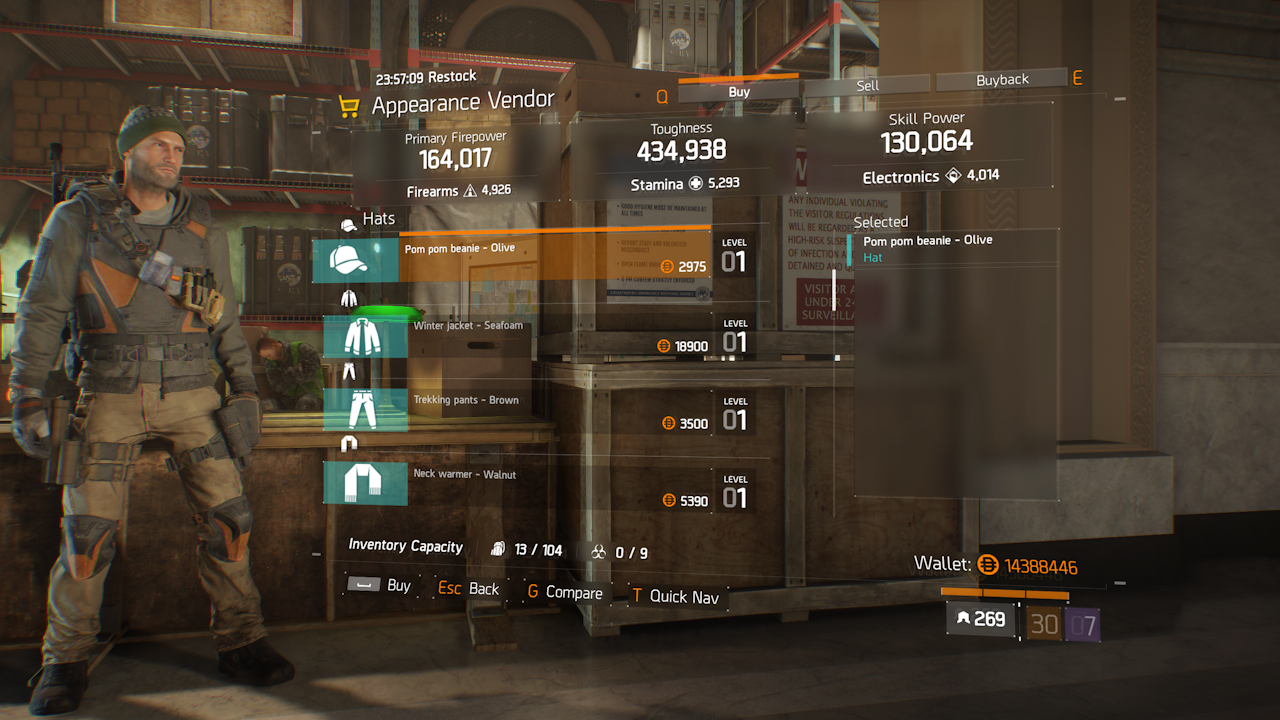1280x720 pixels.
Task: Open the Sell tab
Action: 867,86
